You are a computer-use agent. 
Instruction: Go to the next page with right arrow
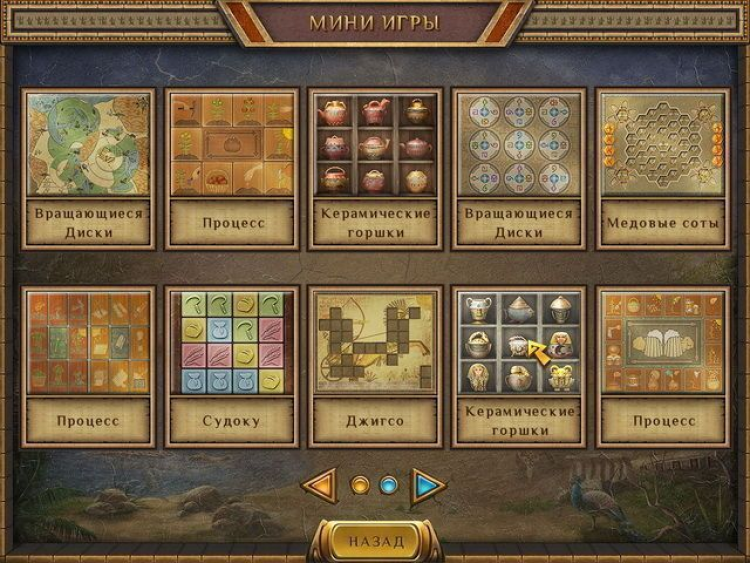pos(429,486)
